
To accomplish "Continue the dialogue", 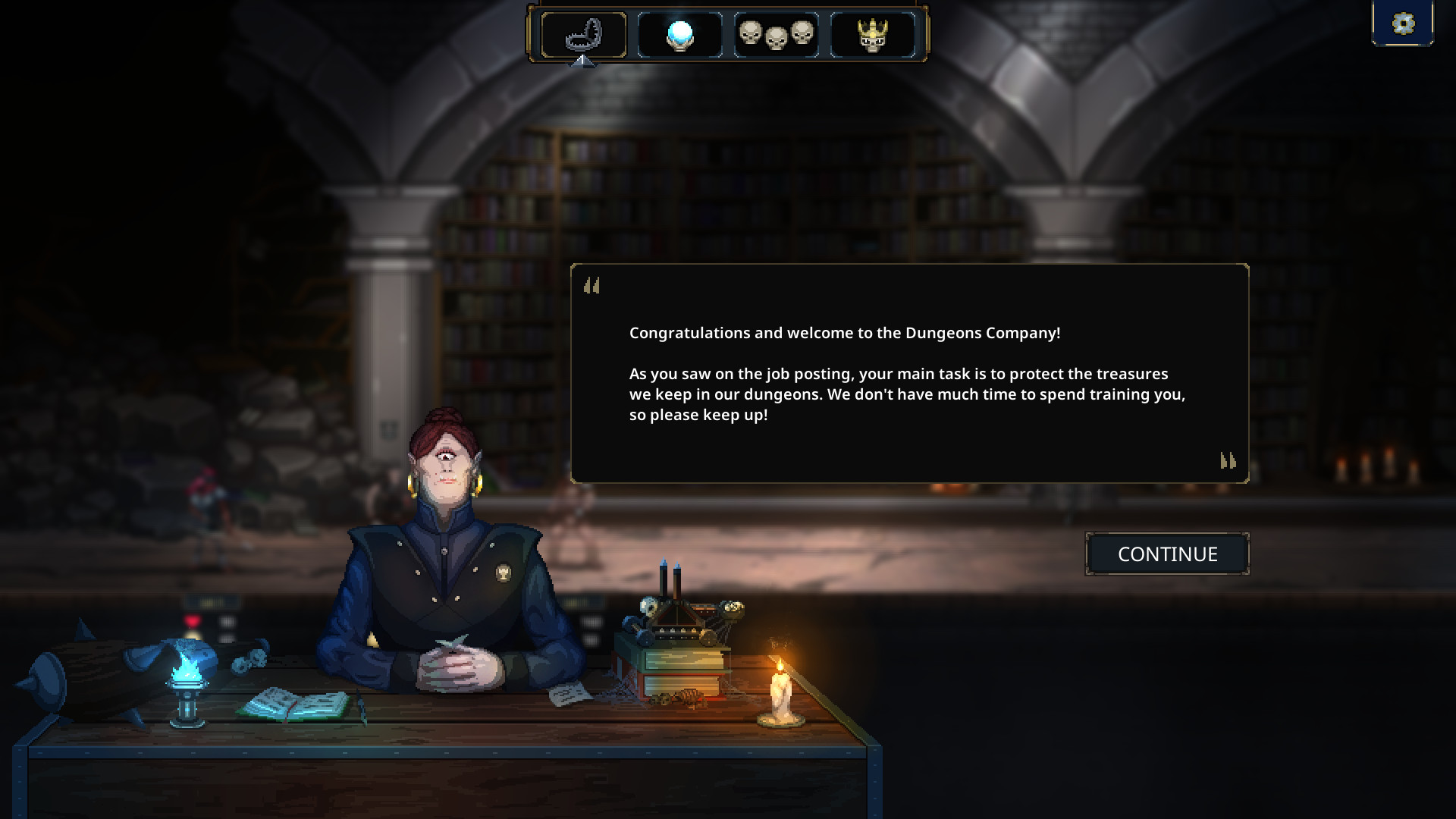I will tap(1167, 554).
